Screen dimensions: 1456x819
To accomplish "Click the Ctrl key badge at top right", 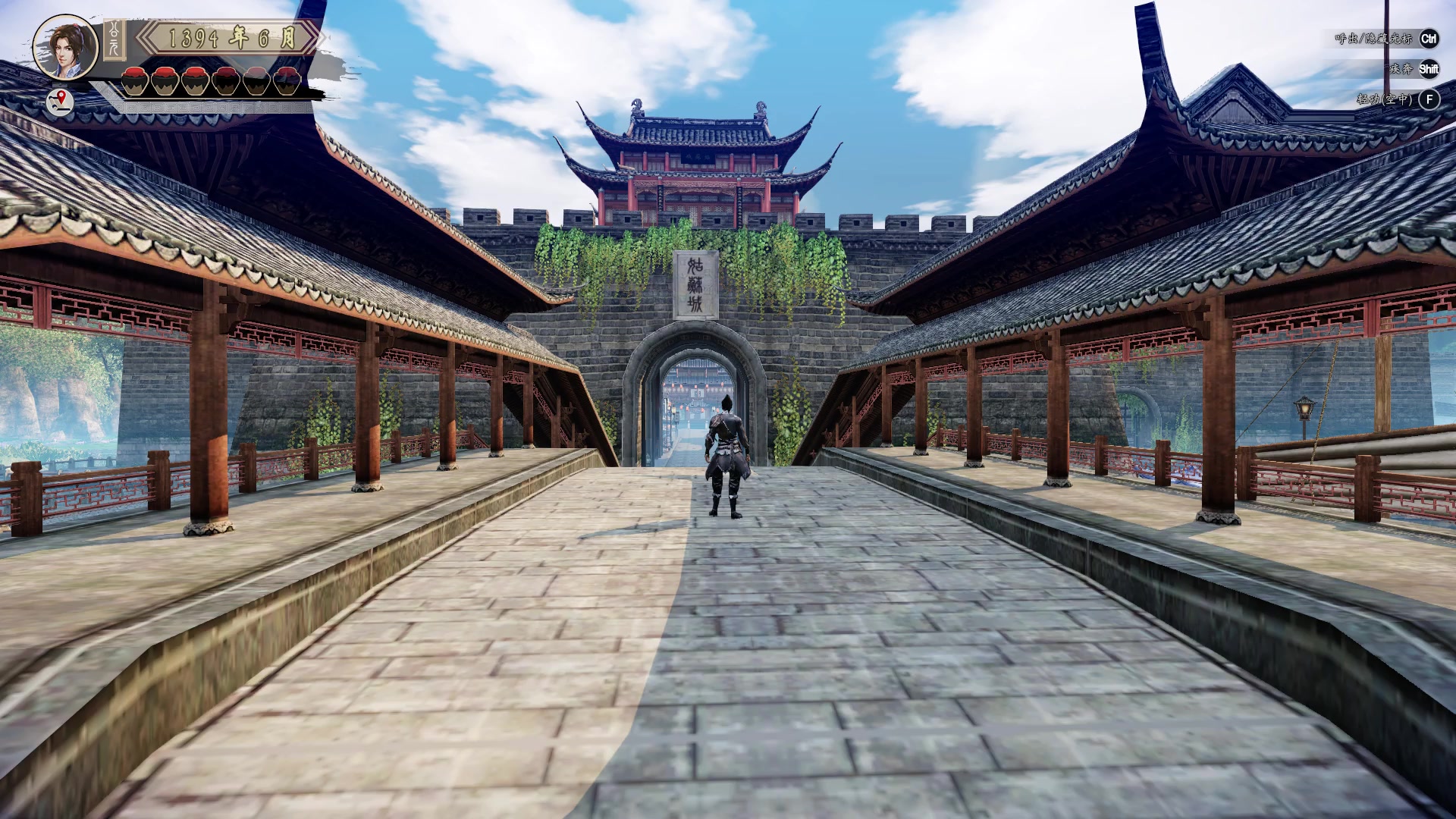I will 1429,39.
